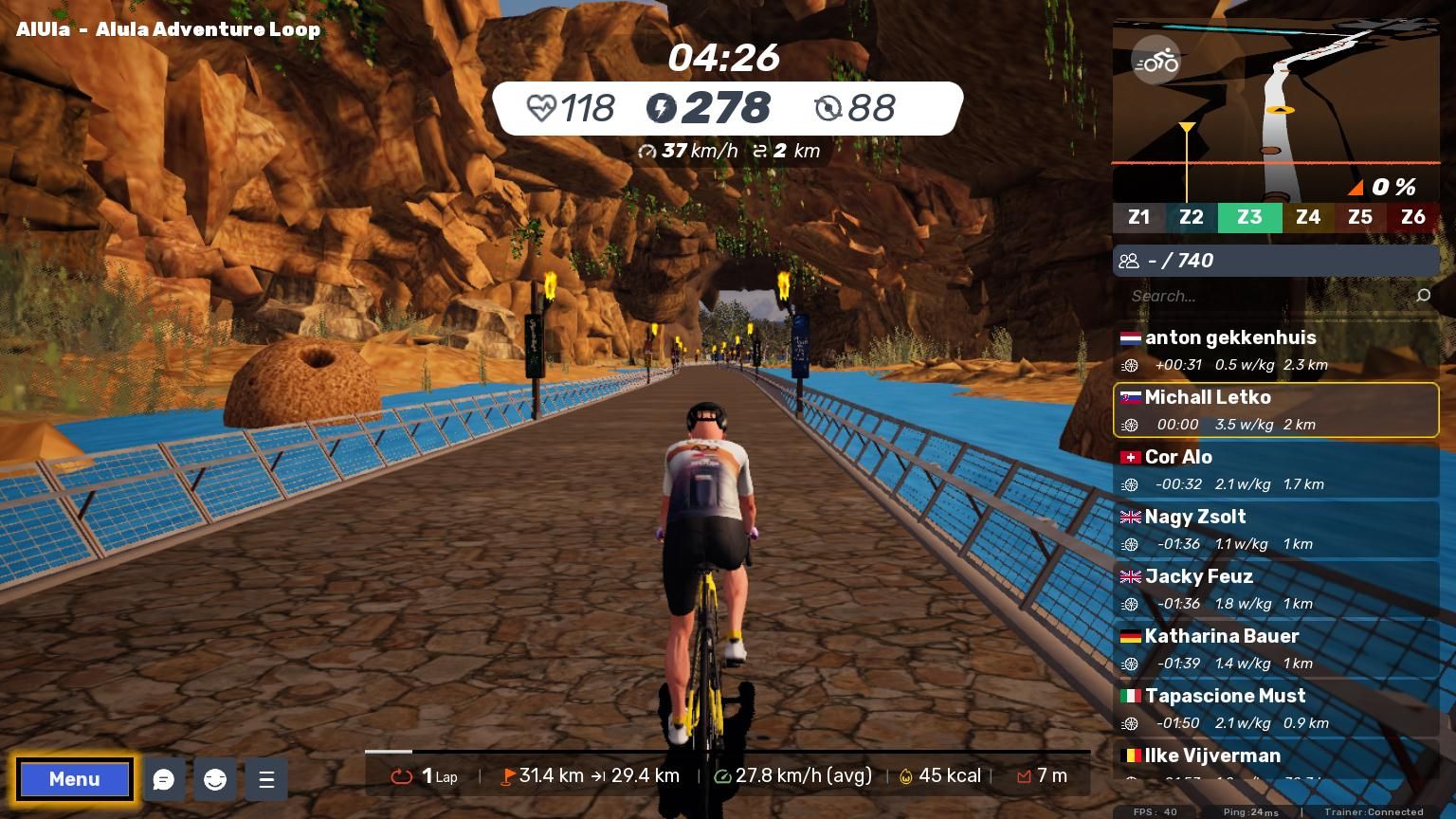Toggle the hamburger list icon
Image resolution: width=1456 pixels, height=819 pixels.
click(x=266, y=779)
